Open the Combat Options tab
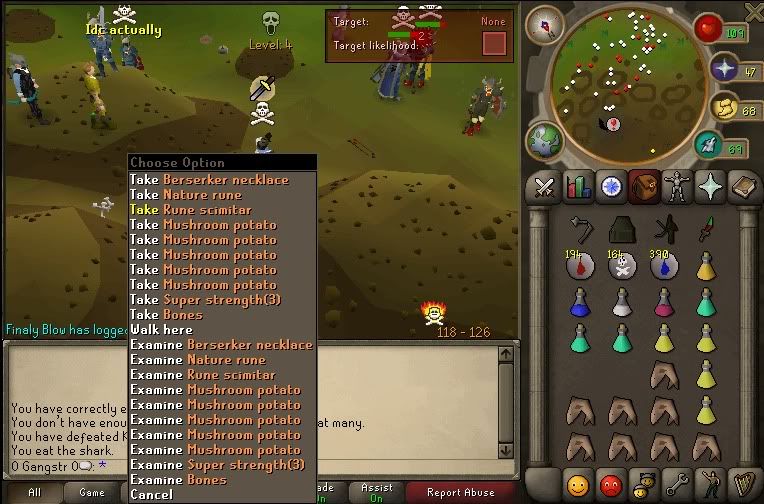 point(543,186)
